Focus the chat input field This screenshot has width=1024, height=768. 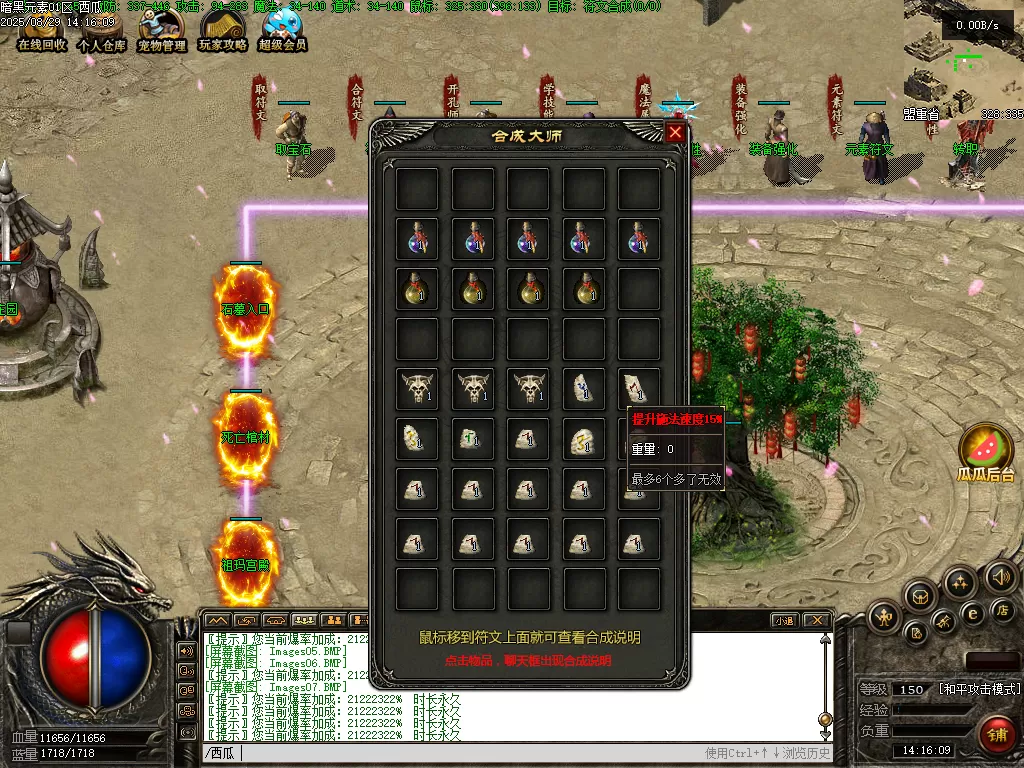pyautogui.click(x=450, y=753)
